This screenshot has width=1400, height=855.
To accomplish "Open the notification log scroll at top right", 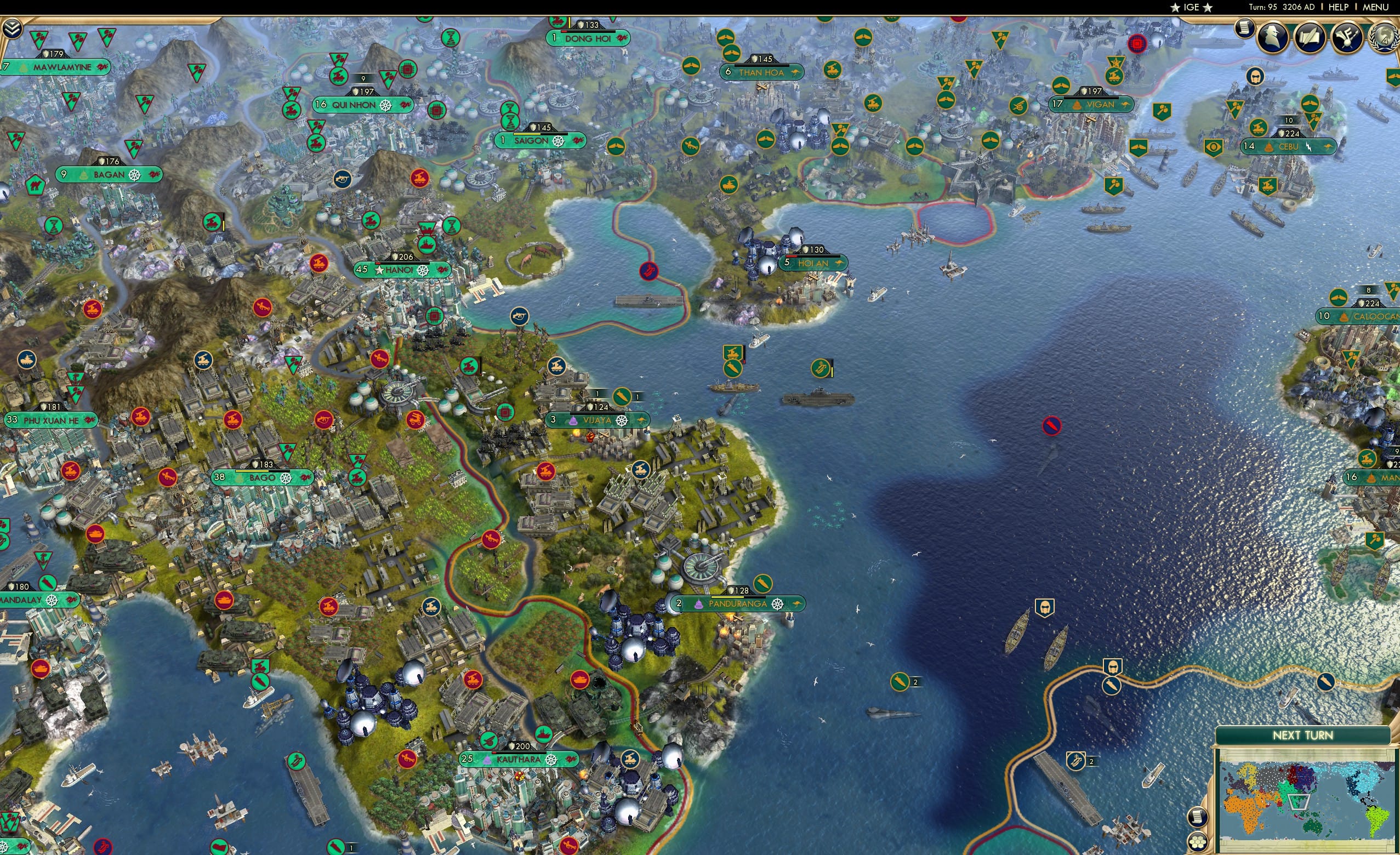I will click(x=1244, y=29).
